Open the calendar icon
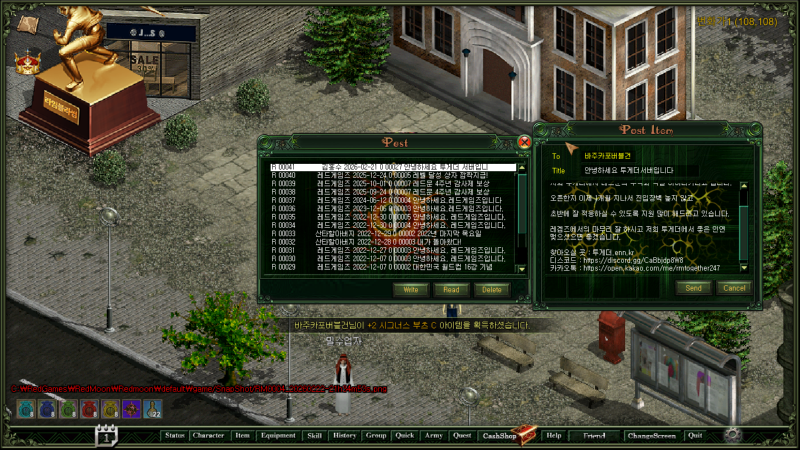 coord(106,436)
